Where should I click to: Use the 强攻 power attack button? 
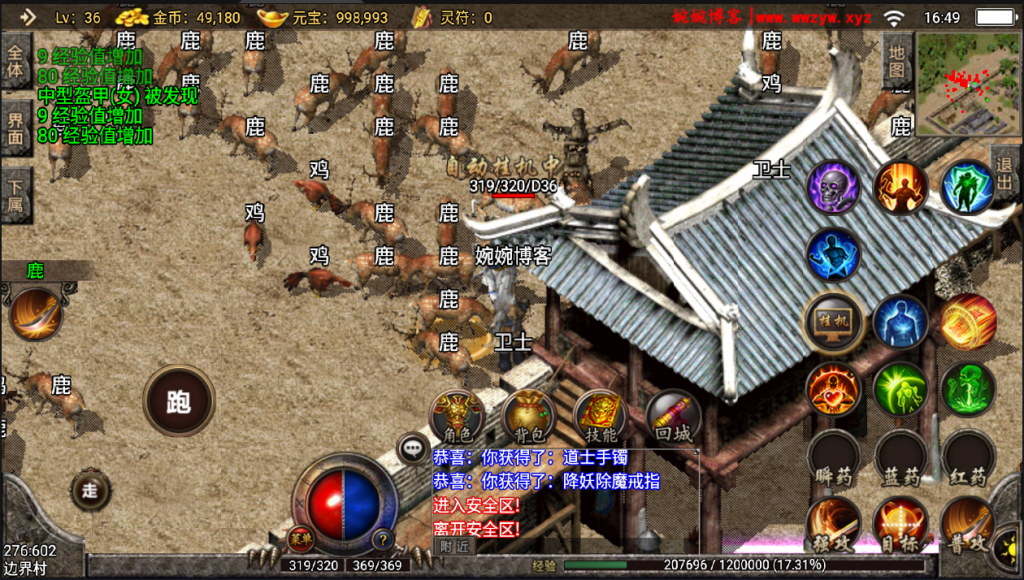click(834, 526)
